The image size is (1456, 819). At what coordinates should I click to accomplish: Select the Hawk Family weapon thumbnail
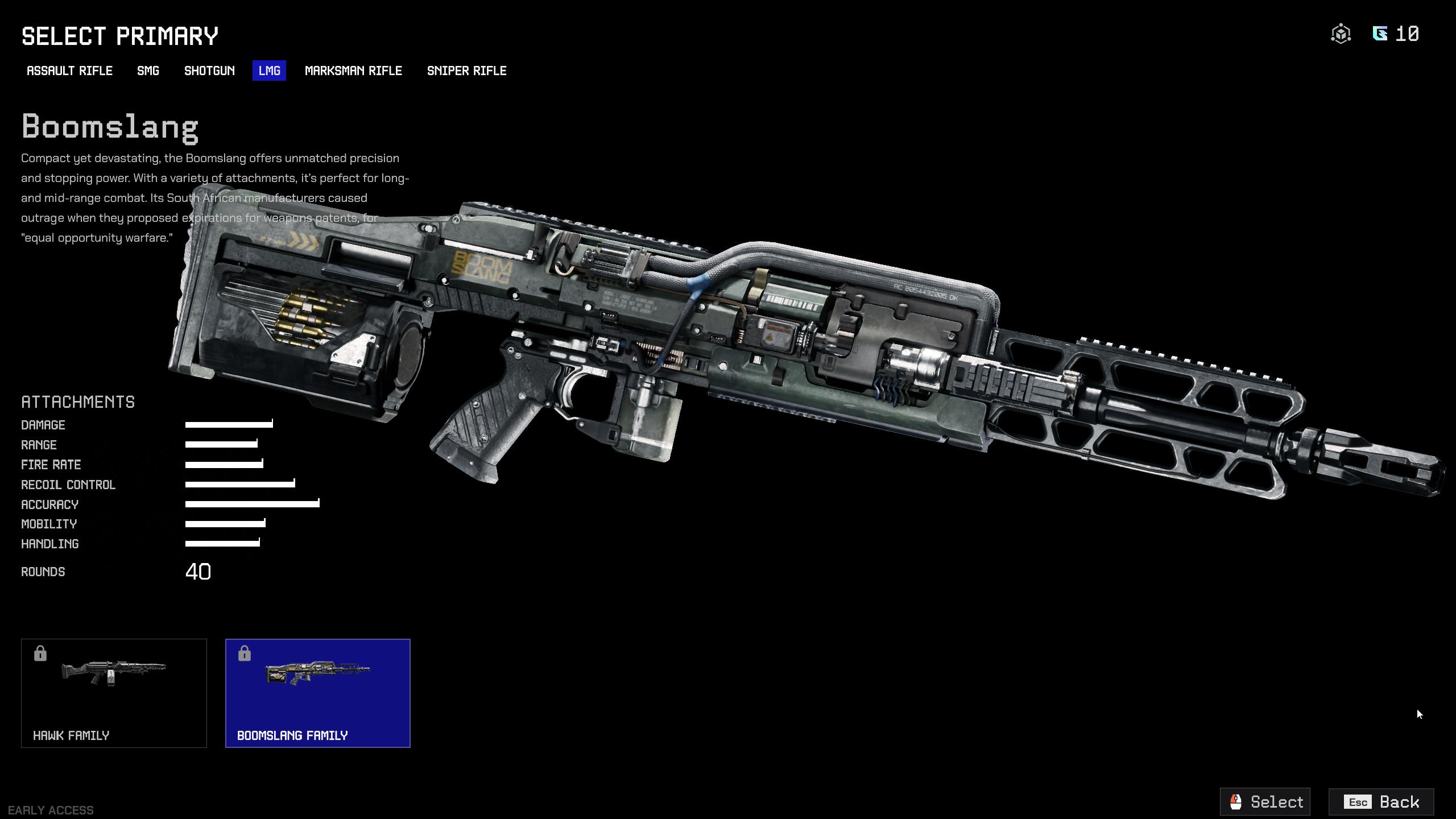113,693
